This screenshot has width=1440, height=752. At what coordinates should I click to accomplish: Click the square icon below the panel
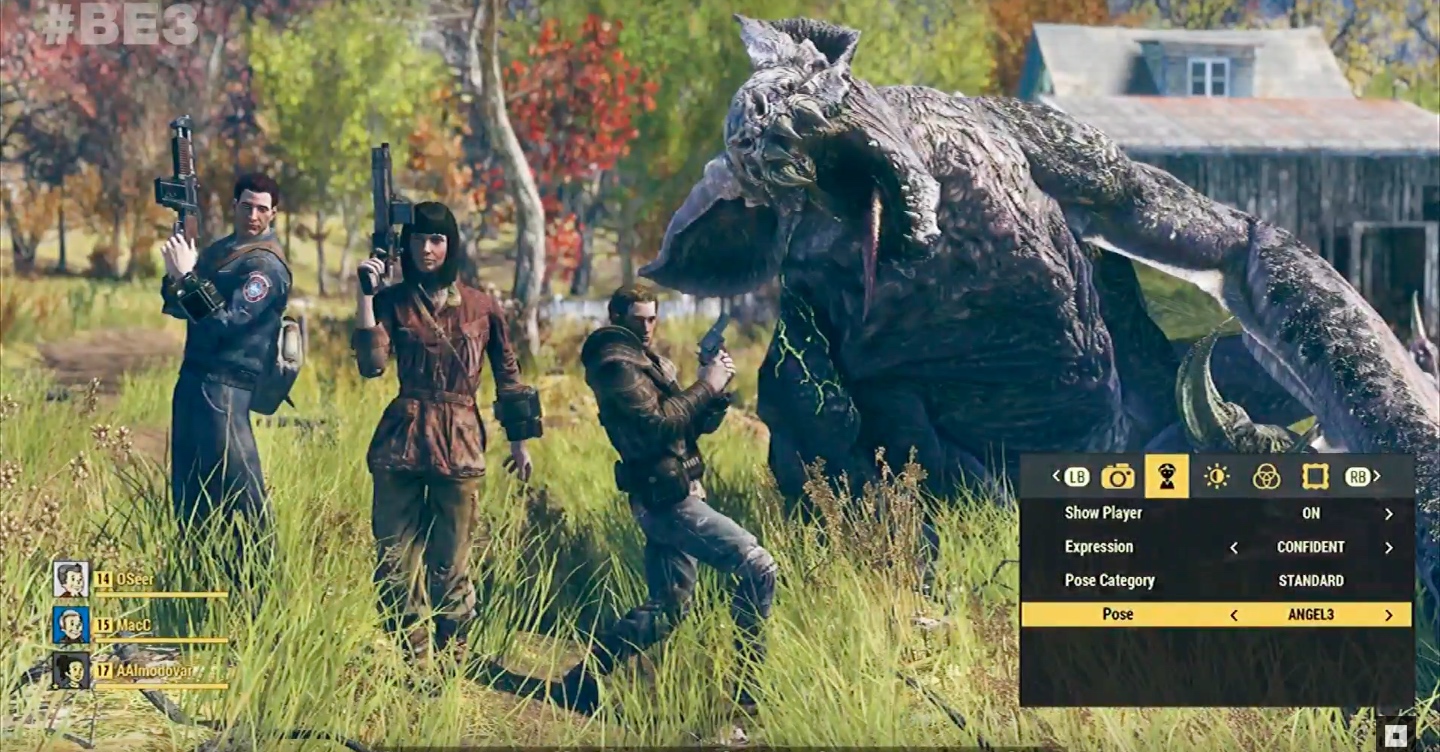pos(1396,735)
